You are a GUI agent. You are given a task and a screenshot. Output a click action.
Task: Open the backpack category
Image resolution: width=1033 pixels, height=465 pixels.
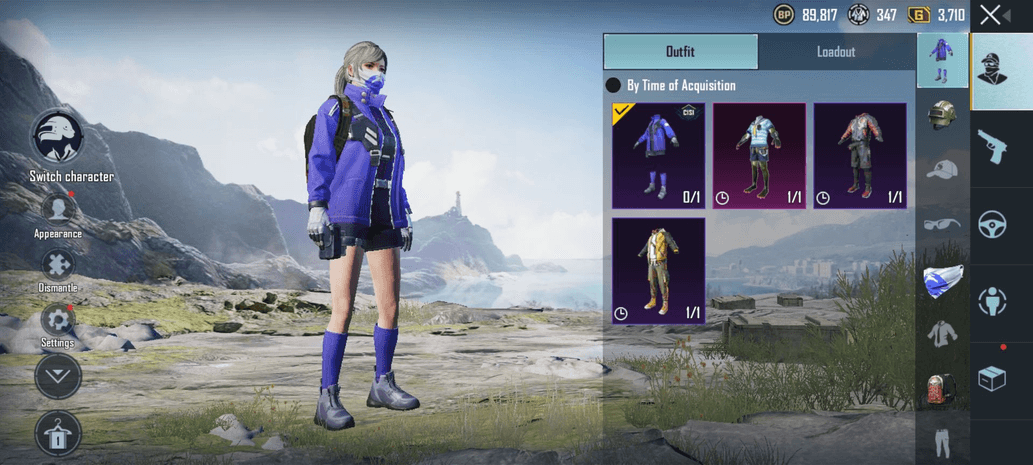point(942,388)
